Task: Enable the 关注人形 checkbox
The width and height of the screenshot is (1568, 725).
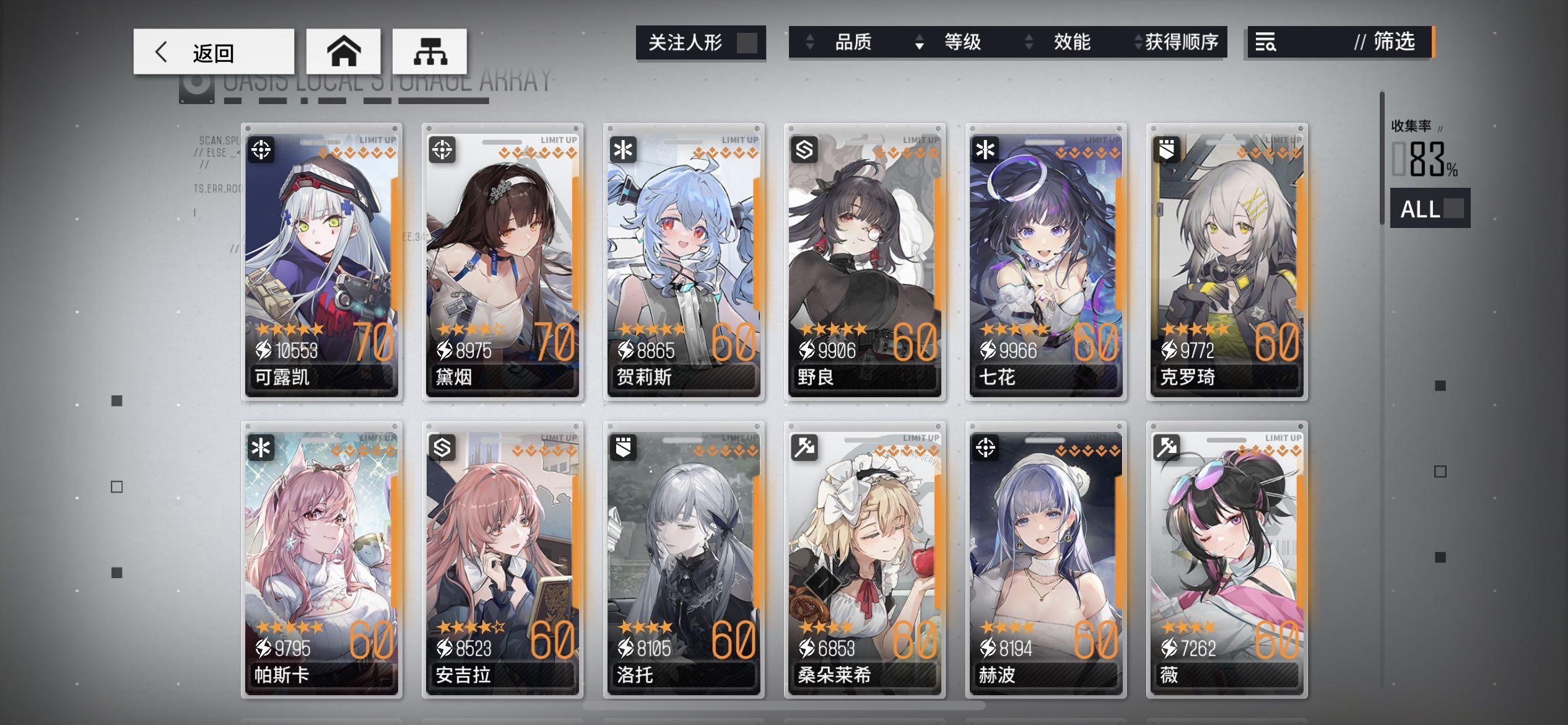Action: click(749, 42)
